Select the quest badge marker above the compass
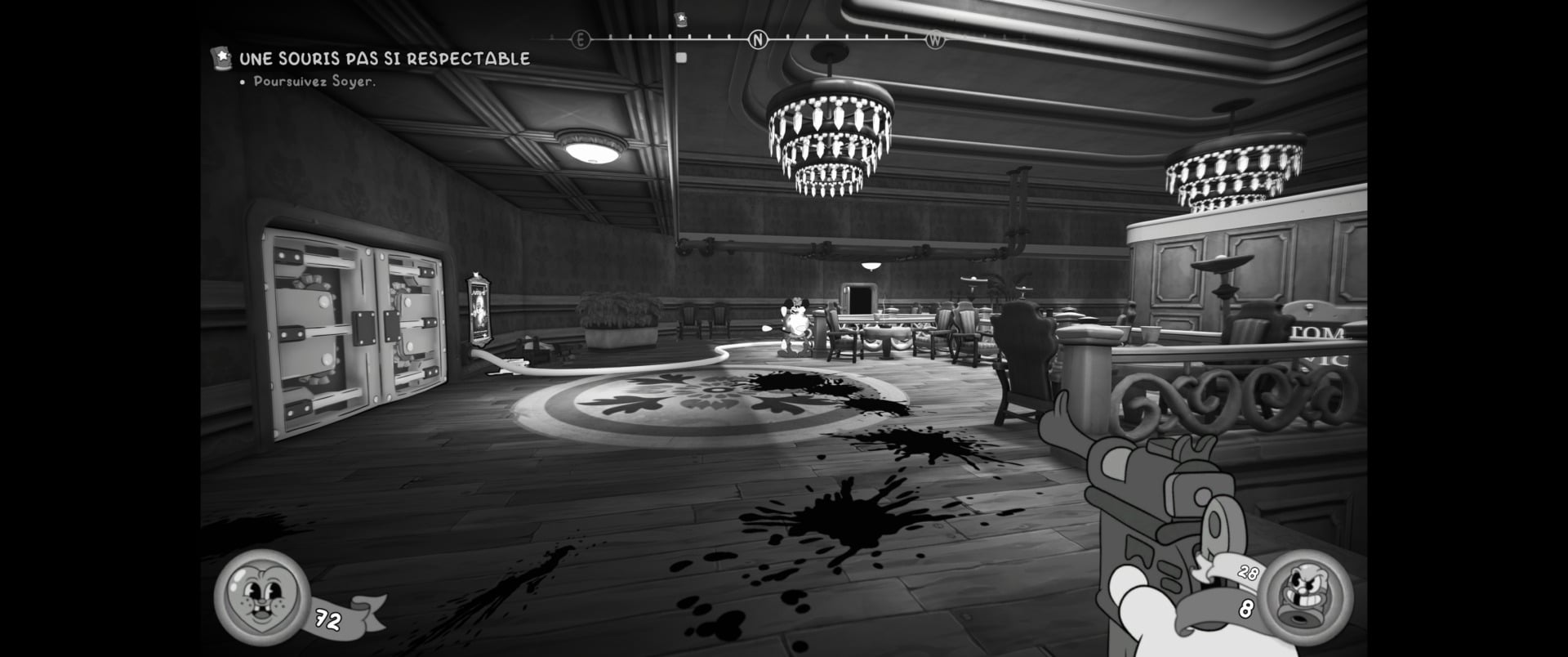The width and height of the screenshot is (1568, 657). pos(681,20)
